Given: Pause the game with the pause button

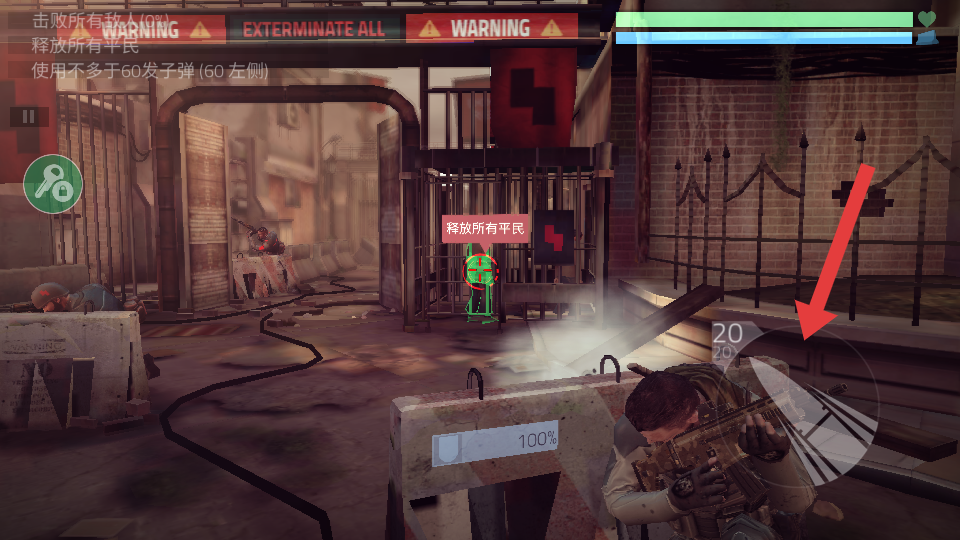Looking at the screenshot, I should click(x=29, y=117).
